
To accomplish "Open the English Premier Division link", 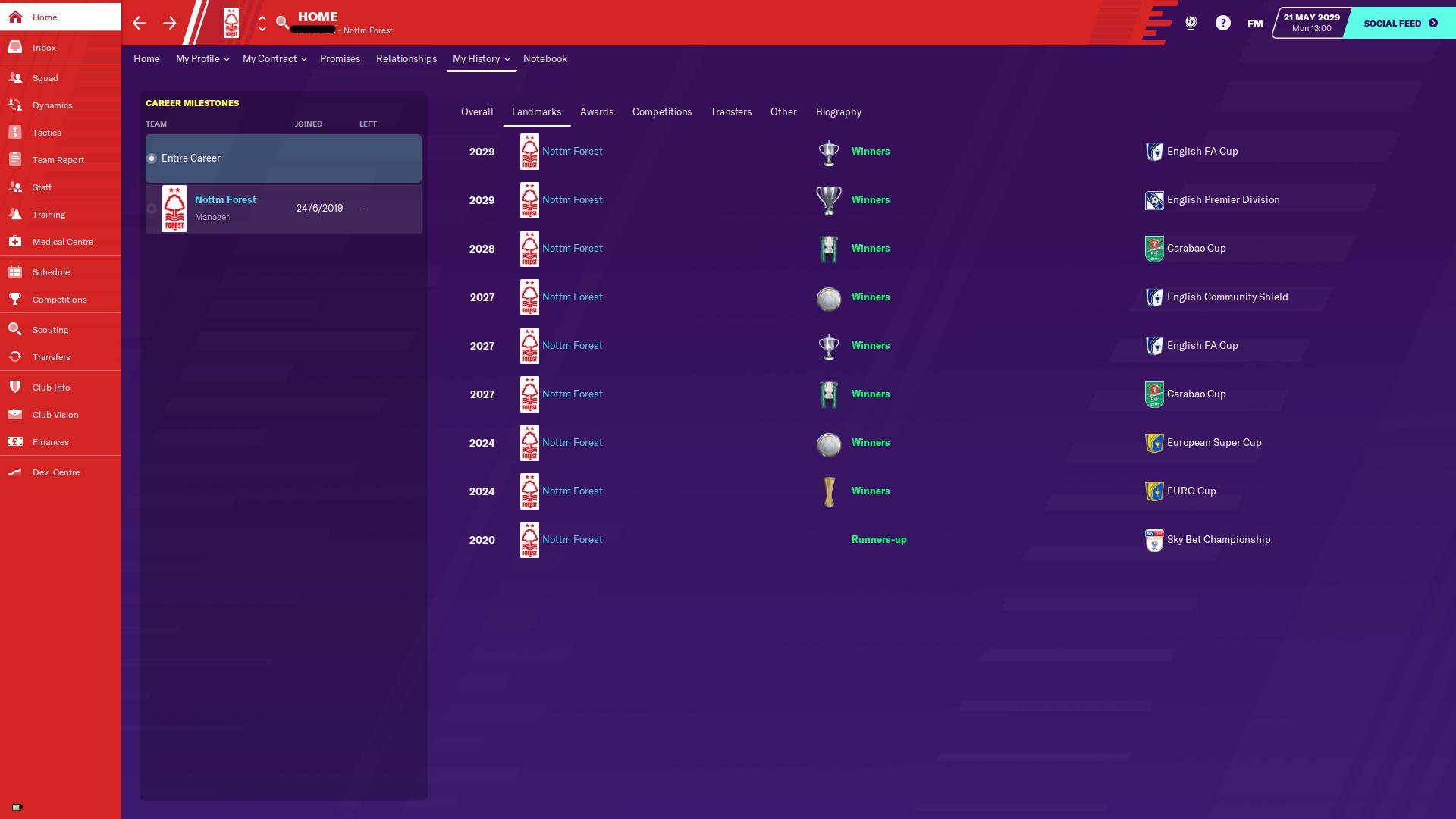I will (x=1222, y=200).
